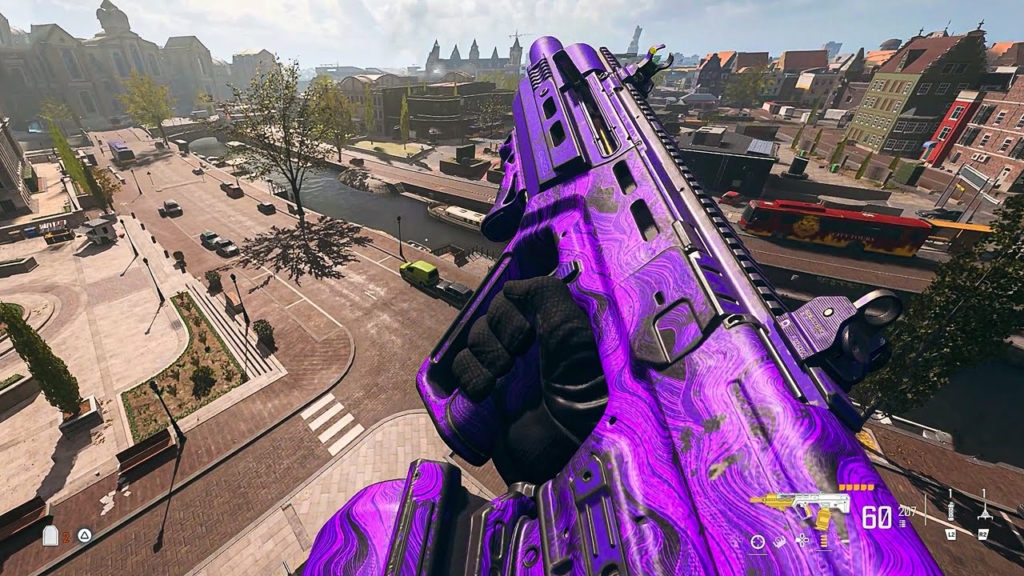Image resolution: width=1024 pixels, height=576 pixels.
Task: Click the stacked bullets ammo type icon
Action: [825, 540]
